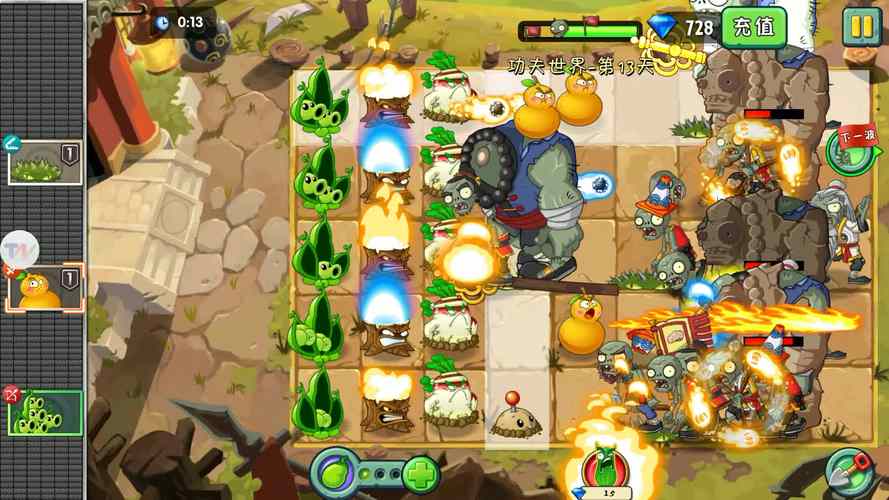The width and height of the screenshot is (889, 500).
Task: Open the 充值 recharge shop
Action: pos(753,27)
